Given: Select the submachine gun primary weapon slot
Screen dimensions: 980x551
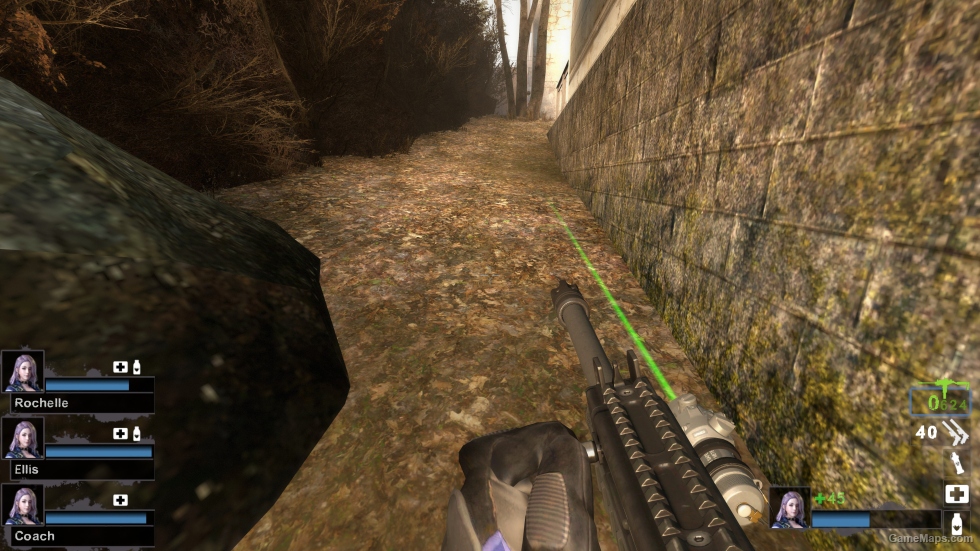Looking at the screenshot, I should click(939, 400).
